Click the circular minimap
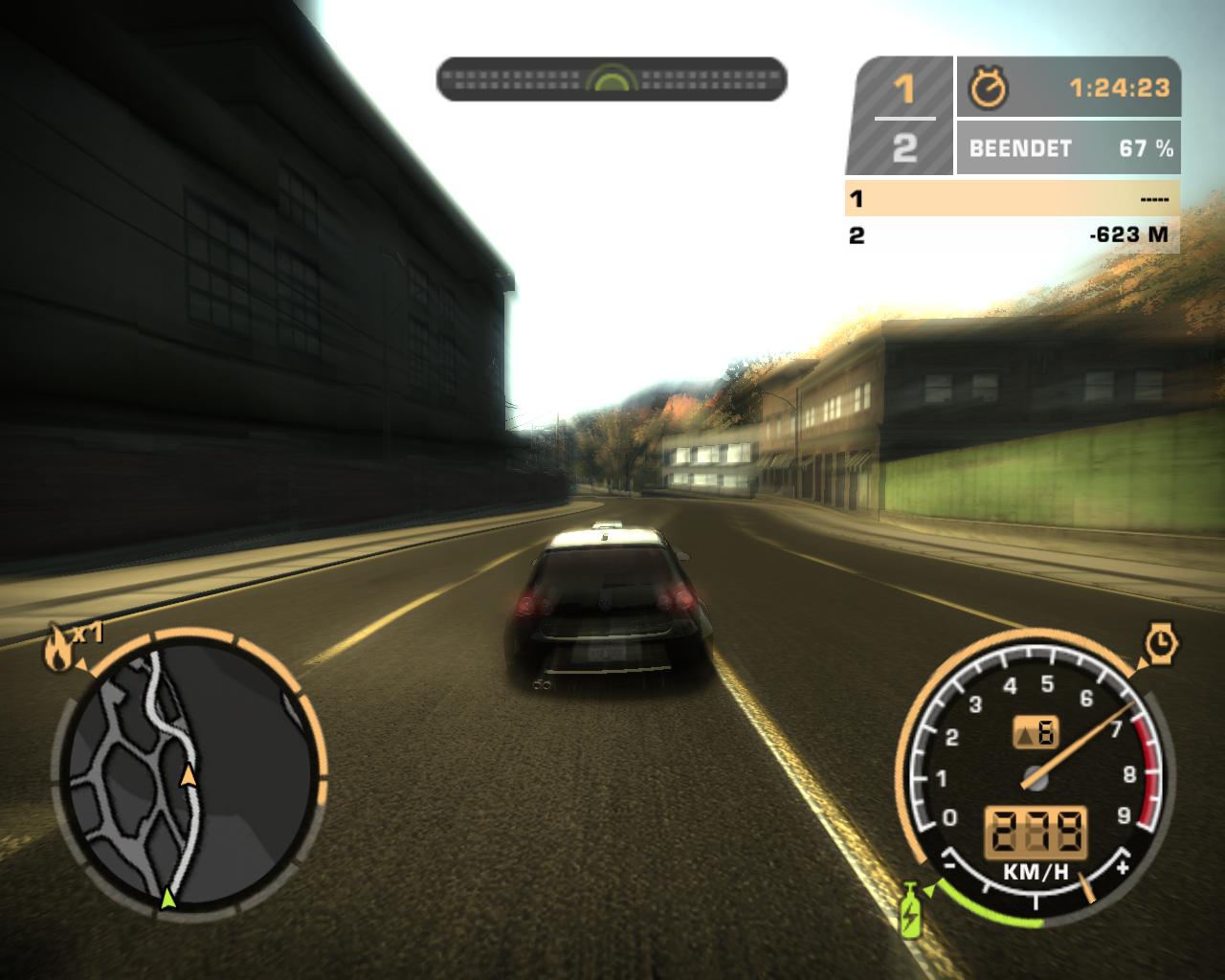This screenshot has width=1225, height=980. [189, 771]
